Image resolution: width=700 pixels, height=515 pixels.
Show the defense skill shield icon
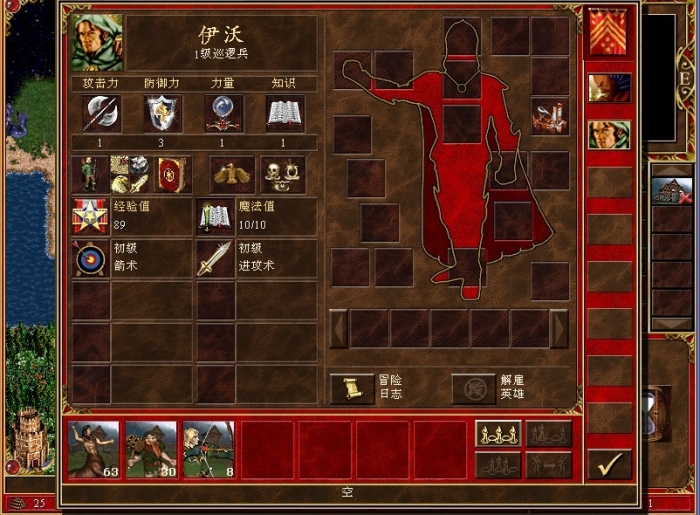[x=162, y=114]
